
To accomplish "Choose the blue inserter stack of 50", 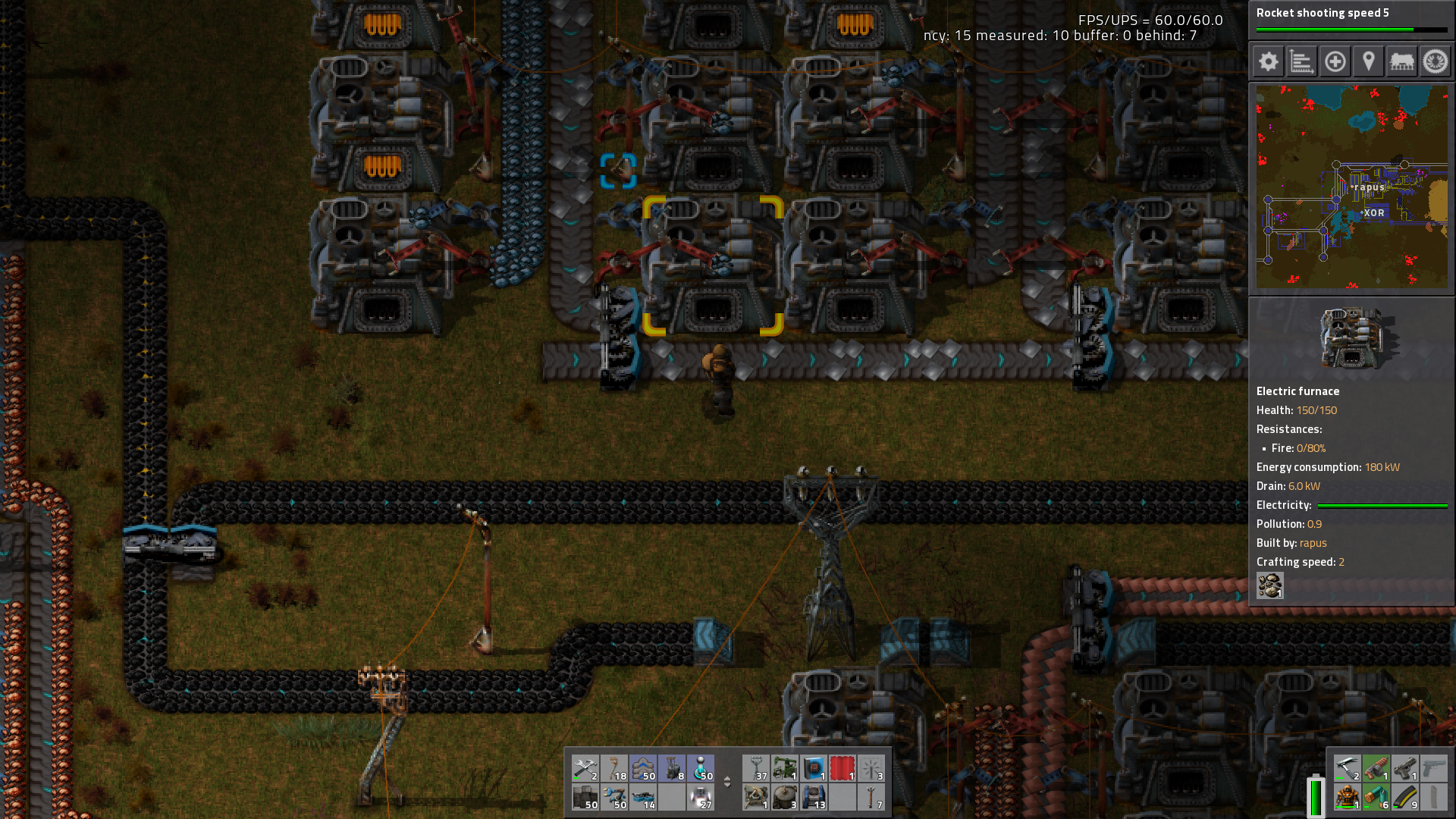I will [x=613, y=797].
